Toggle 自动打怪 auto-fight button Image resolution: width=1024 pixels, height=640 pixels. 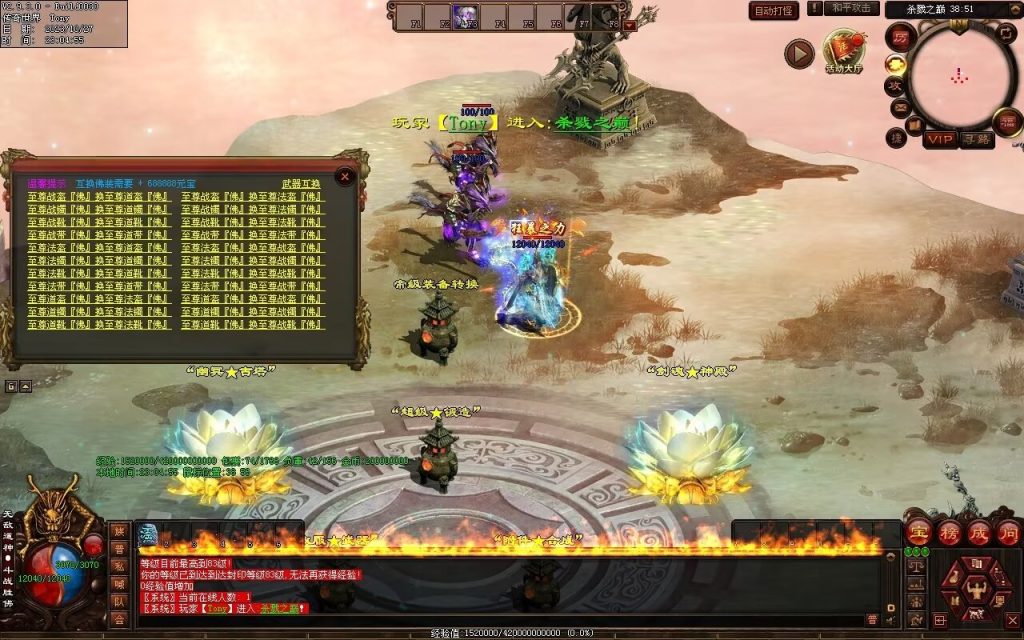click(774, 11)
